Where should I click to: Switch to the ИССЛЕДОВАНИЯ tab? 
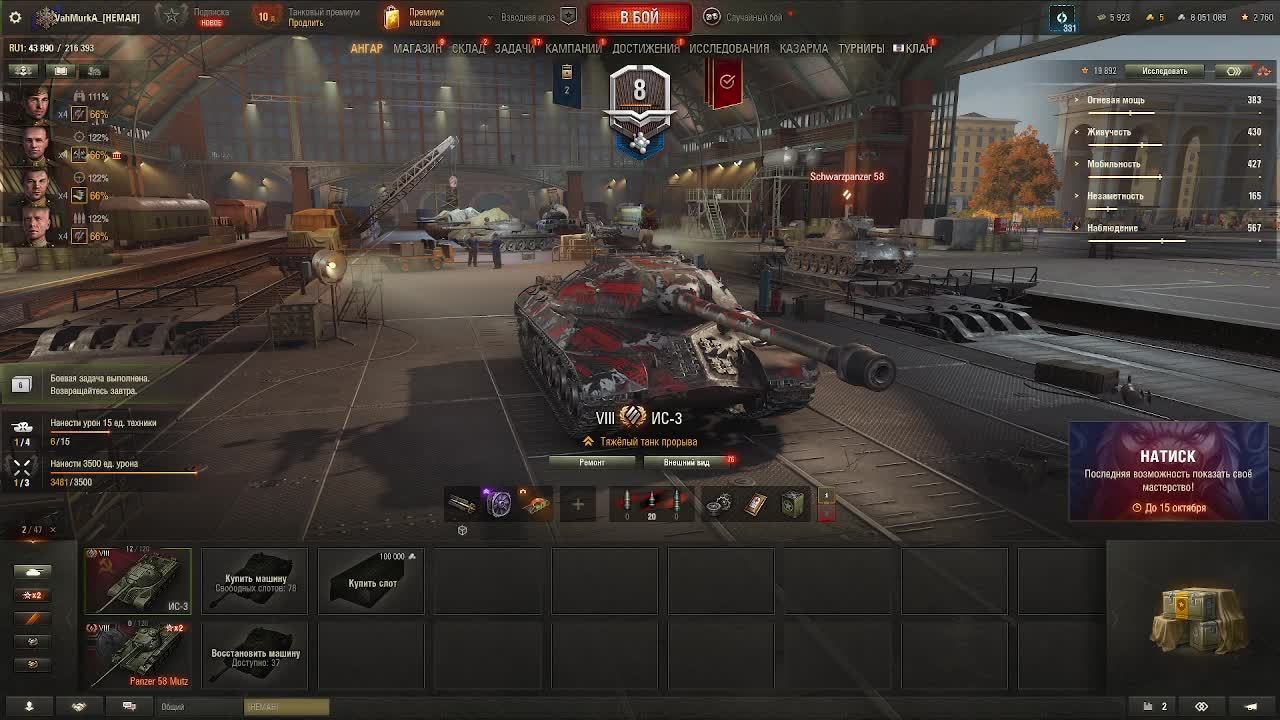(x=729, y=48)
